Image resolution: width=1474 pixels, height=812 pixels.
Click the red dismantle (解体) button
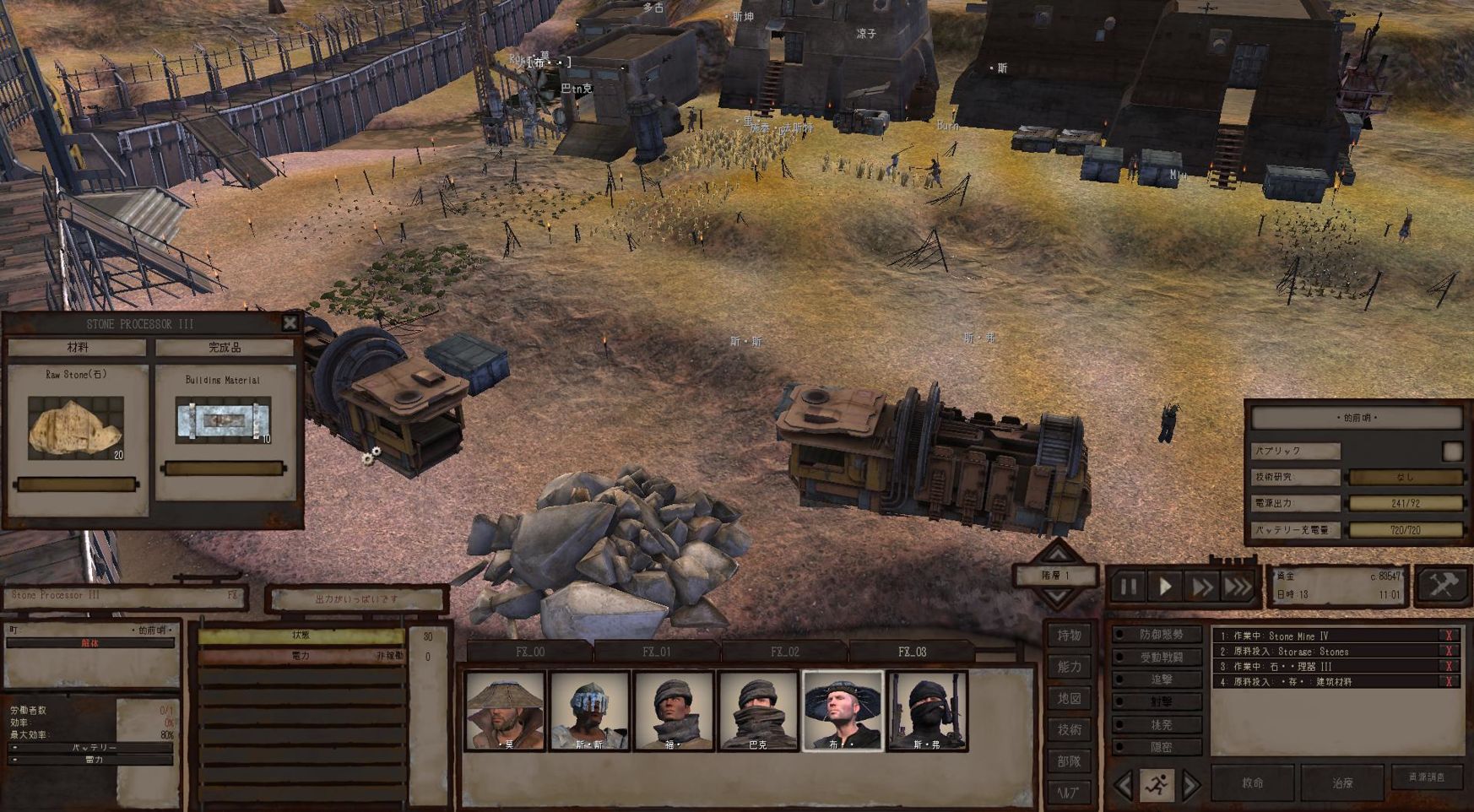[x=89, y=643]
